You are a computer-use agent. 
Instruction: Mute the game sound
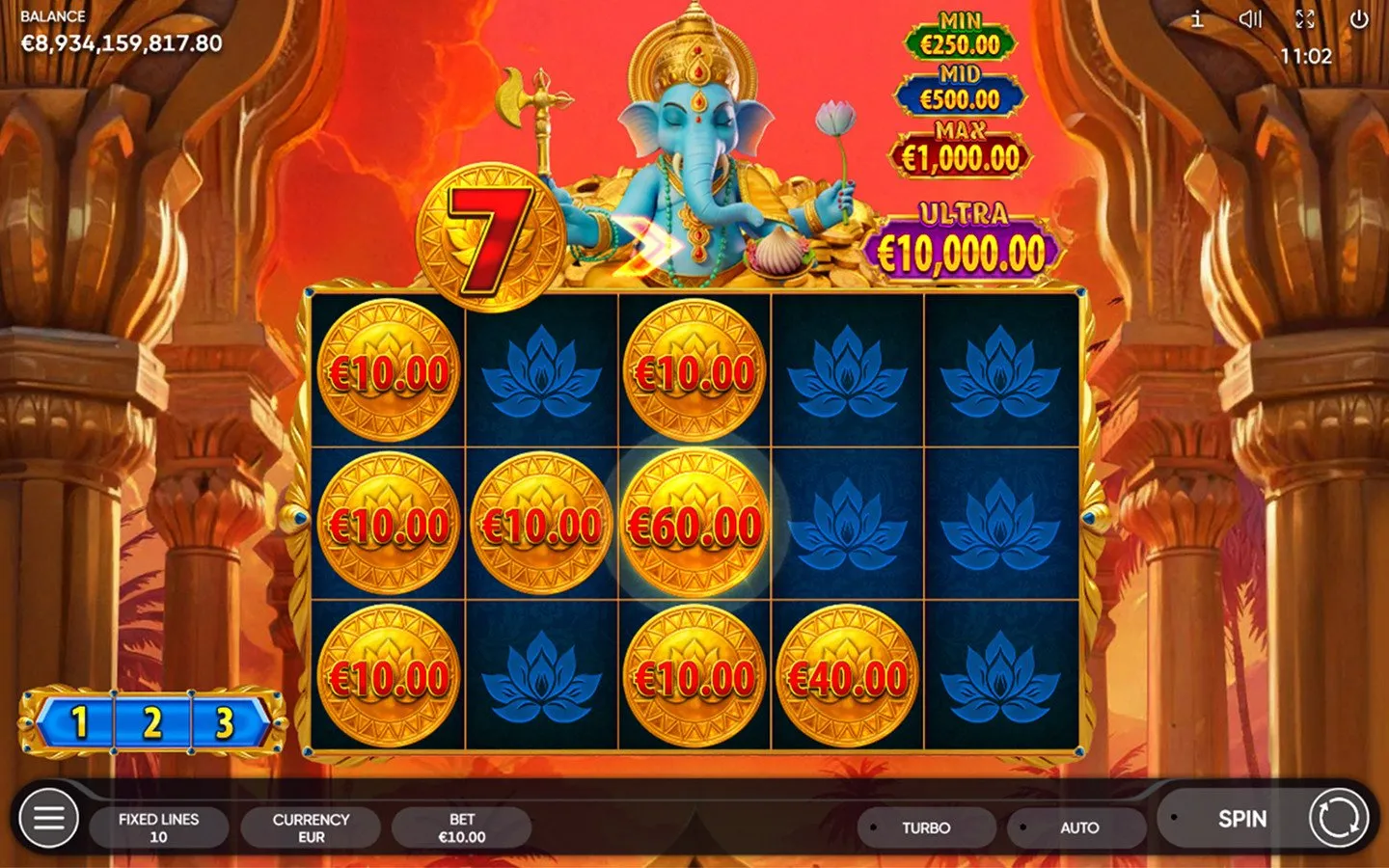pyautogui.click(x=1251, y=17)
